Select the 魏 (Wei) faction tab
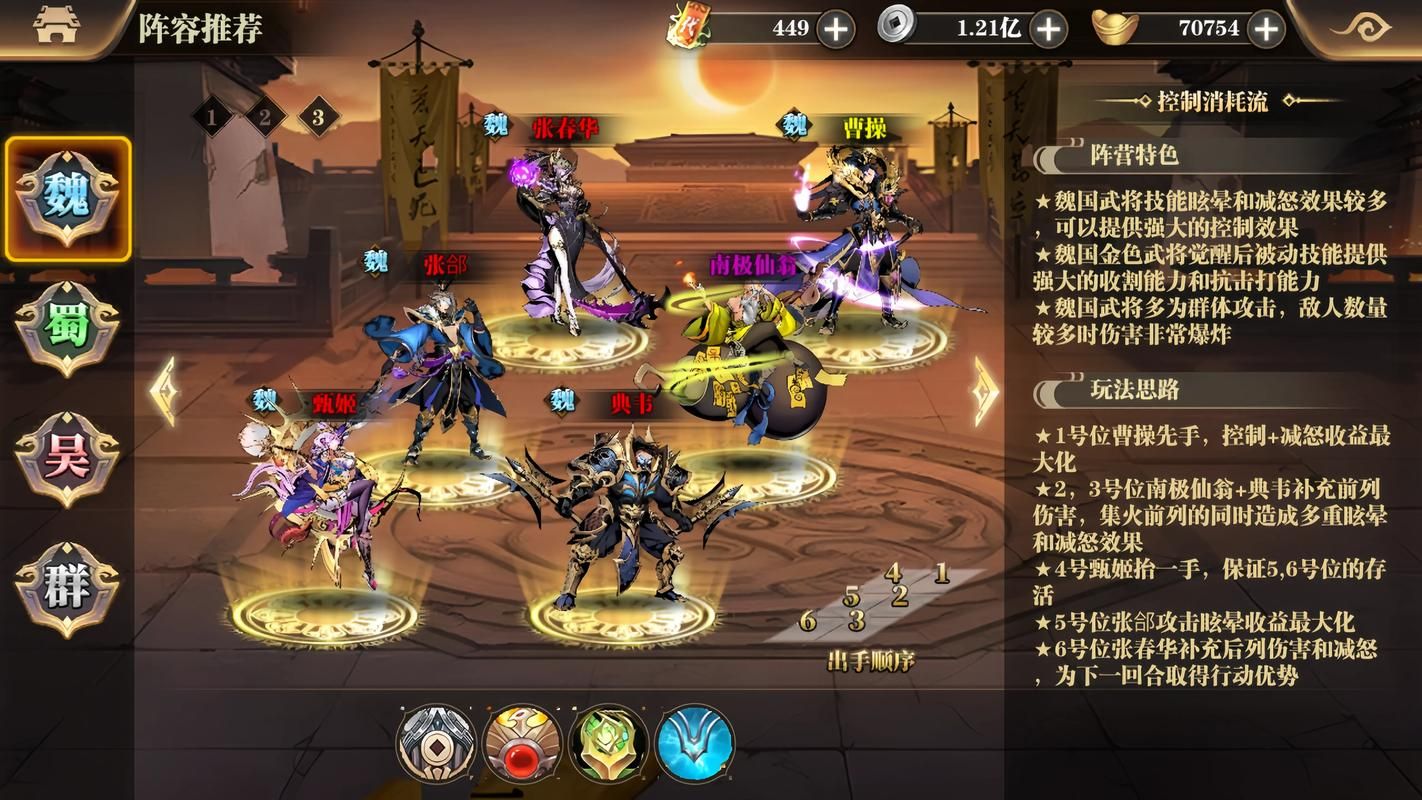1422x800 pixels. click(67, 199)
